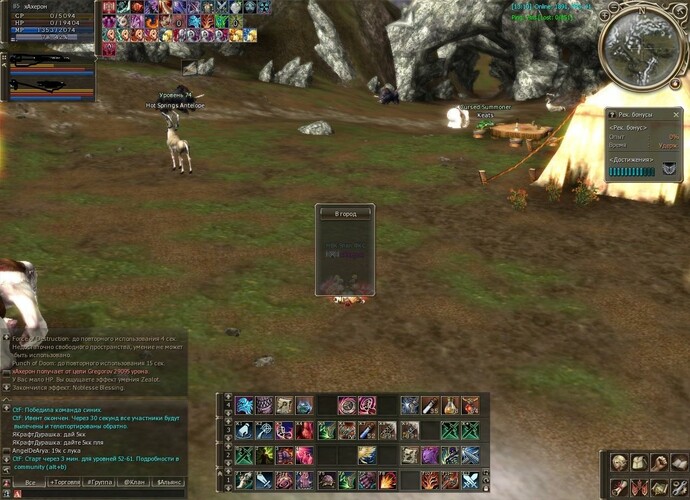Click the "В город" return-to-town button

tap(345, 213)
